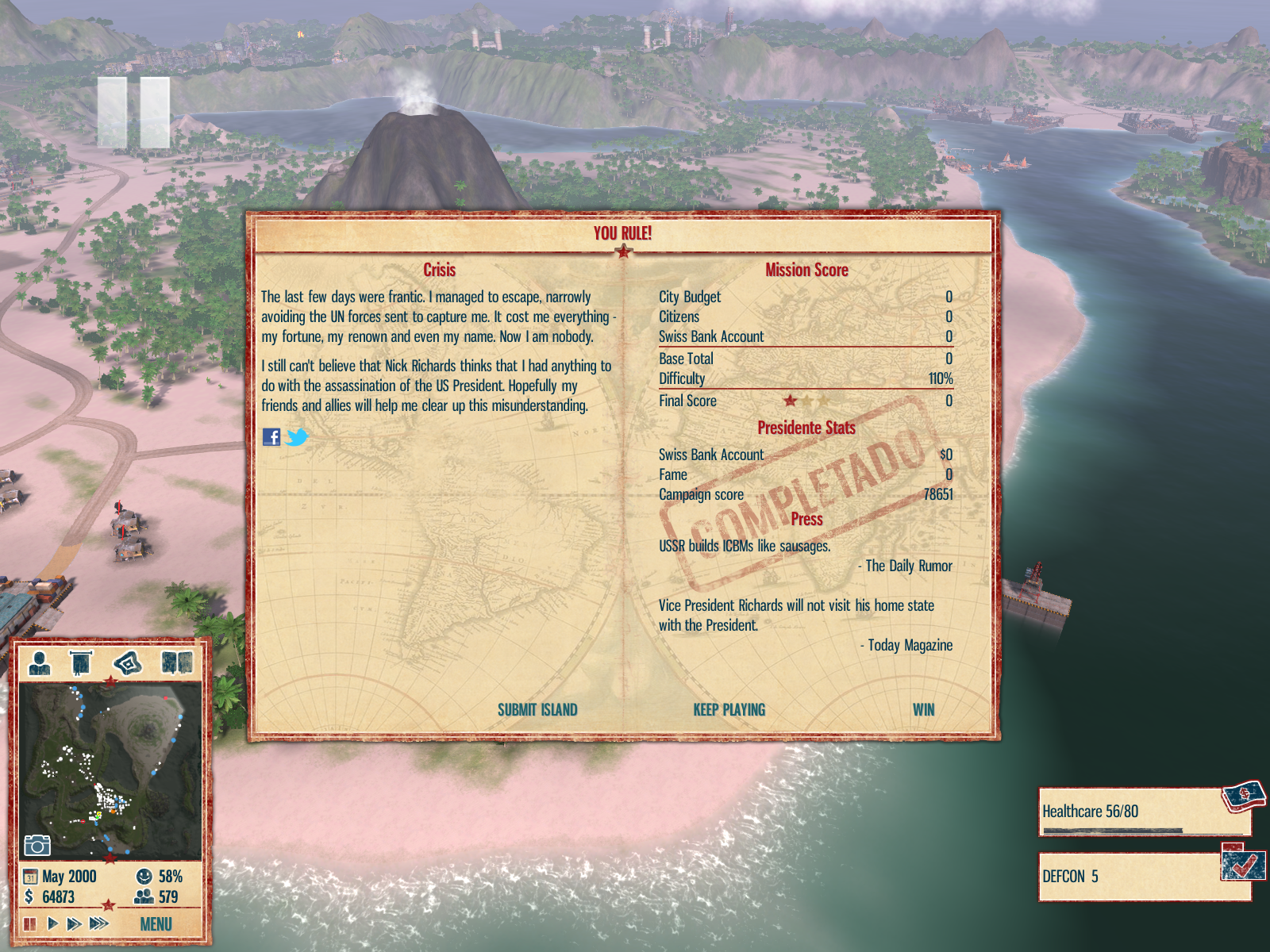Image resolution: width=1270 pixels, height=952 pixels.
Task: Click Win to finish the mission
Action: click(x=923, y=710)
